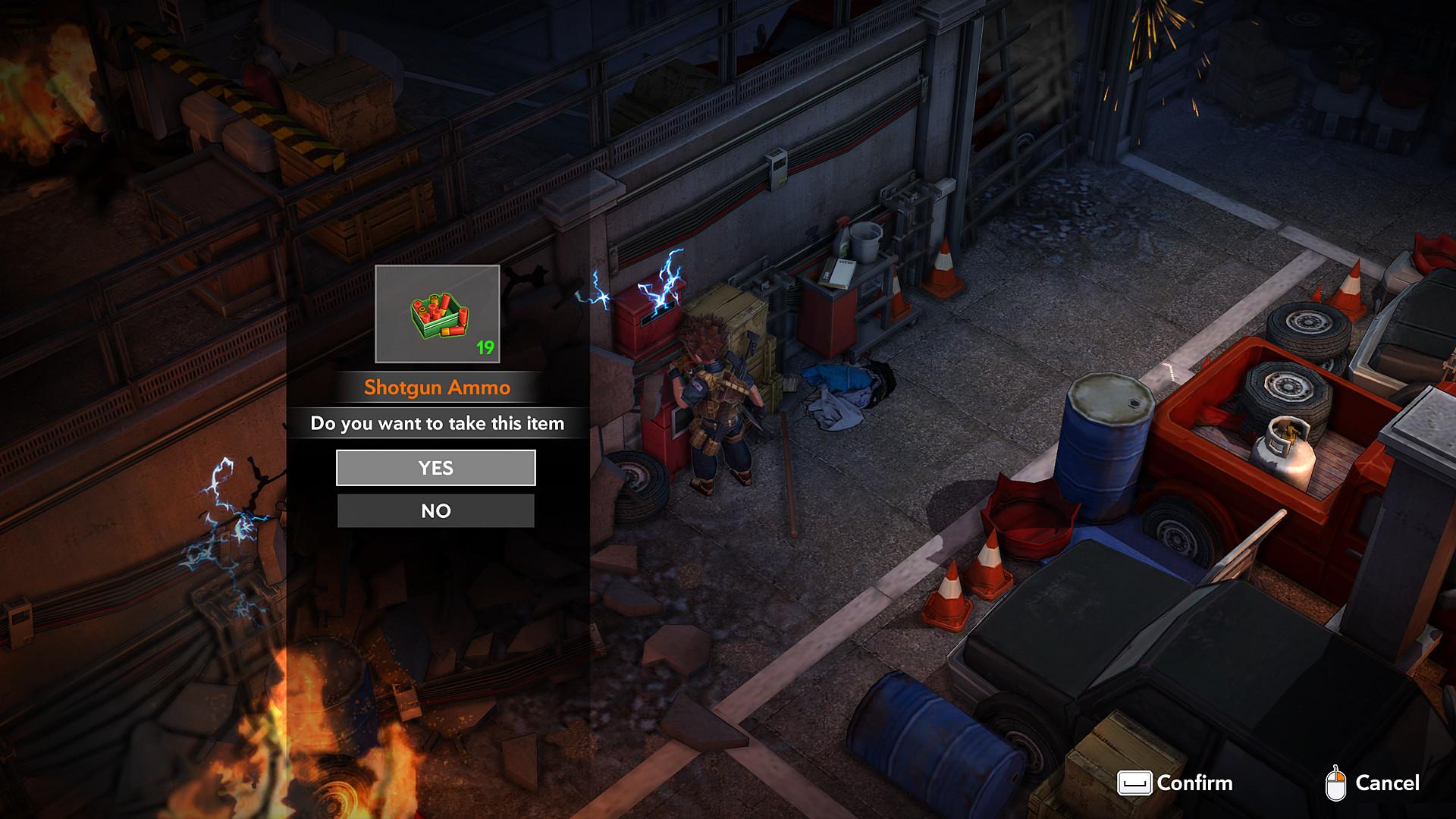1456x819 pixels.
Task: Click Cancel at the bottom bar
Action: tap(1389, 783)
